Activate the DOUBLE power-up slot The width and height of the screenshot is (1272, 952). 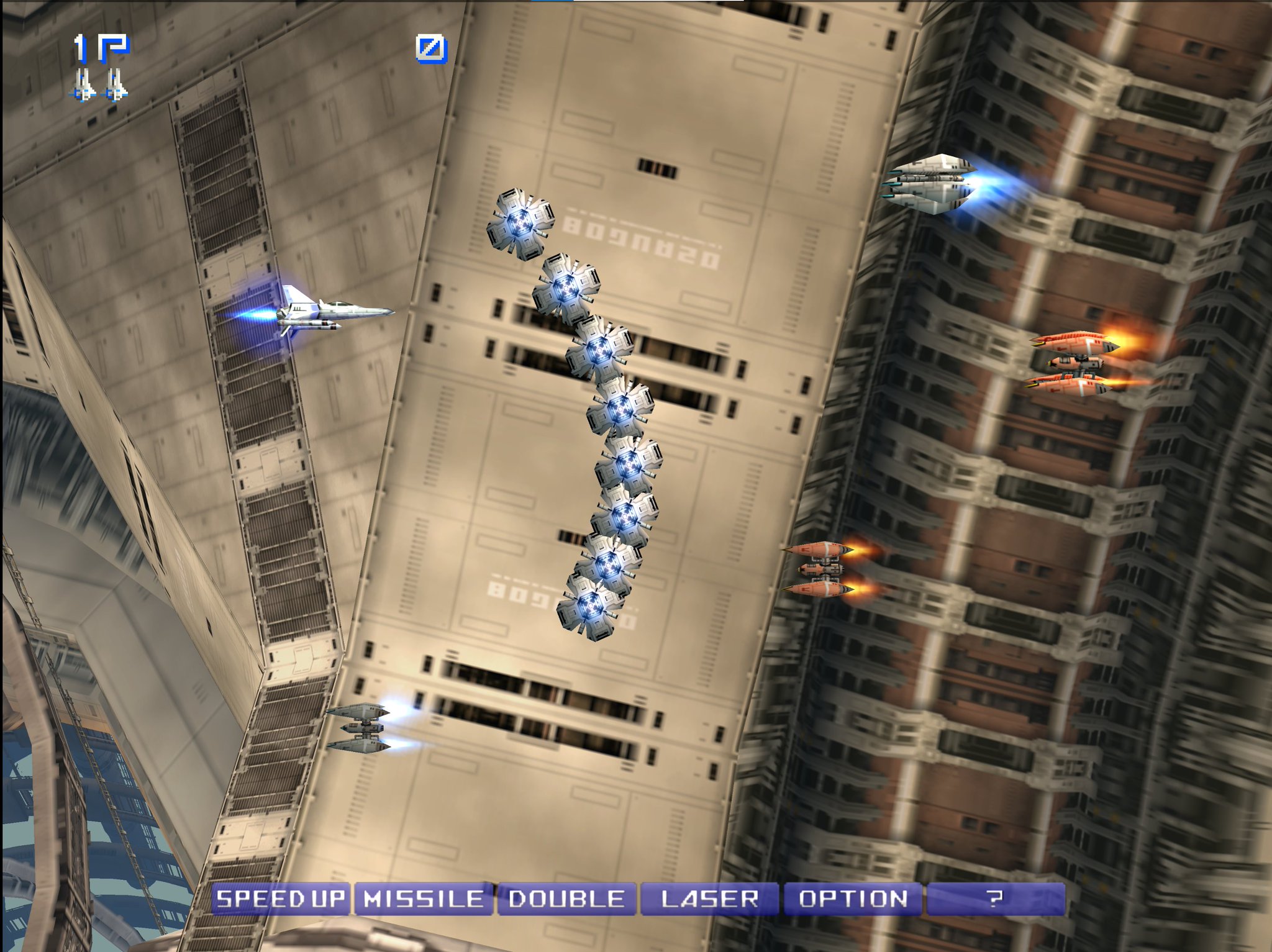(x=565, y=897)
